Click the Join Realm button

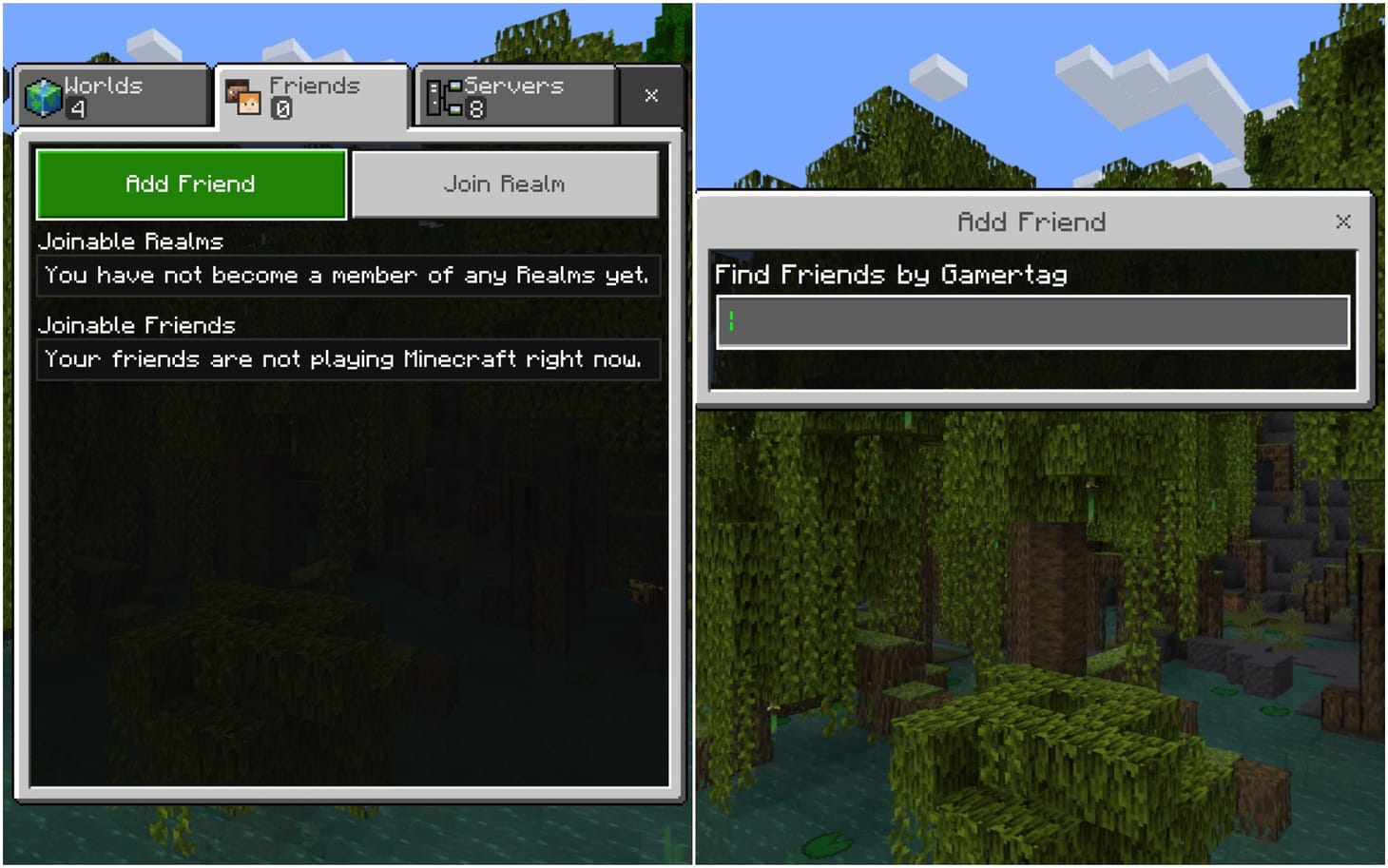(x=505, y=183)
